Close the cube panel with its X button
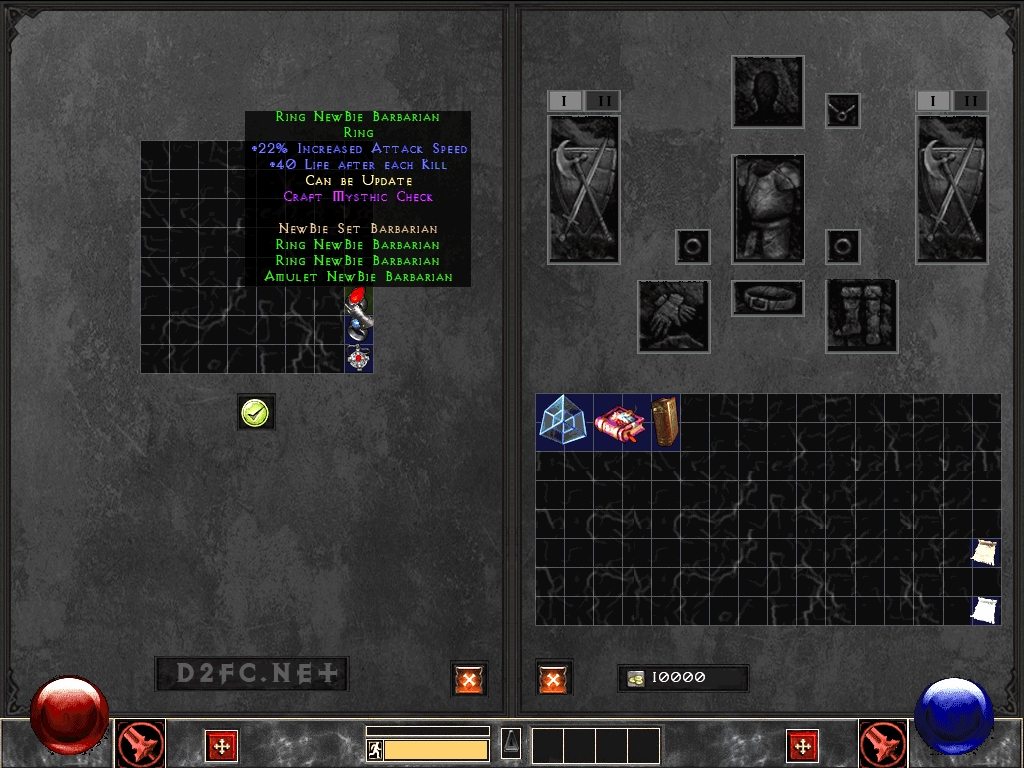This screenshot has height=768, width=1024. [469, 678]
